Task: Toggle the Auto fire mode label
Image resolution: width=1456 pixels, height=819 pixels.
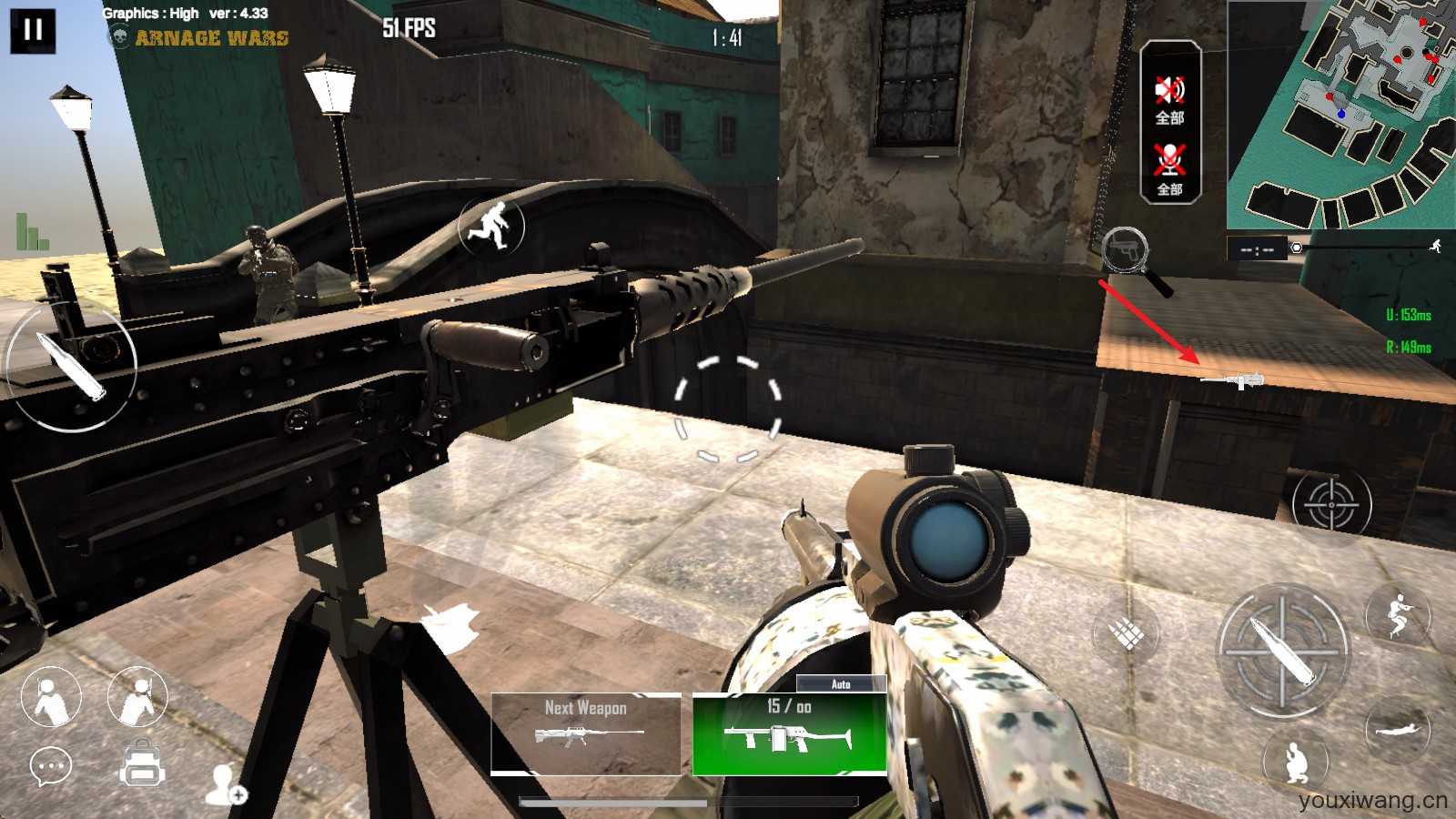Action: [x=841, y=683]
